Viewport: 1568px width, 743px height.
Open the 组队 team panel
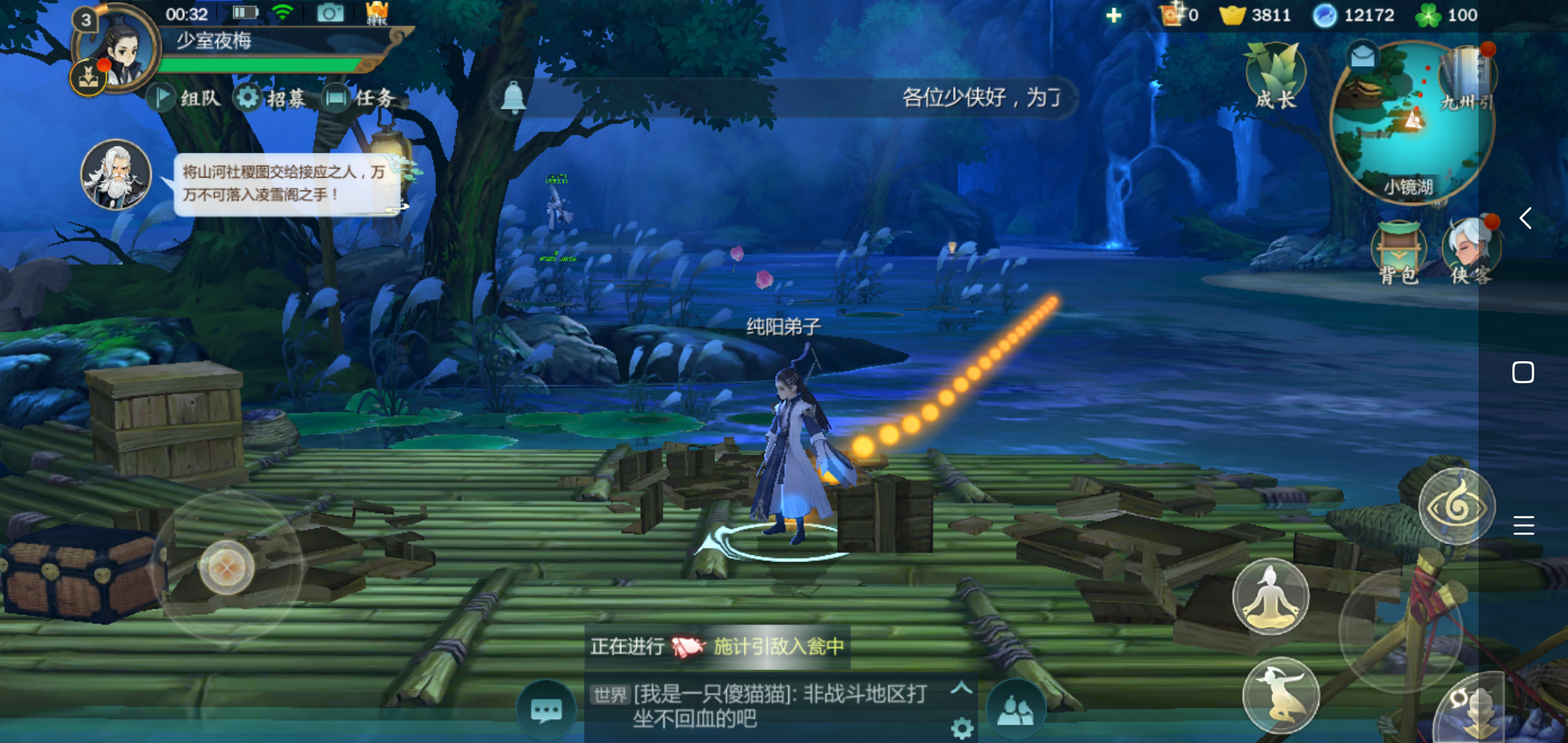[x=186, y=98]
